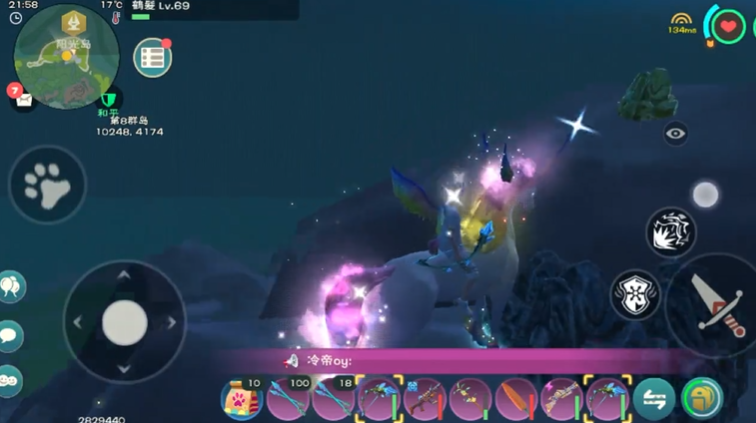Tap the swap arrows hotbar button
Screen dimensions: 756x423
click(x=653, y=398)
